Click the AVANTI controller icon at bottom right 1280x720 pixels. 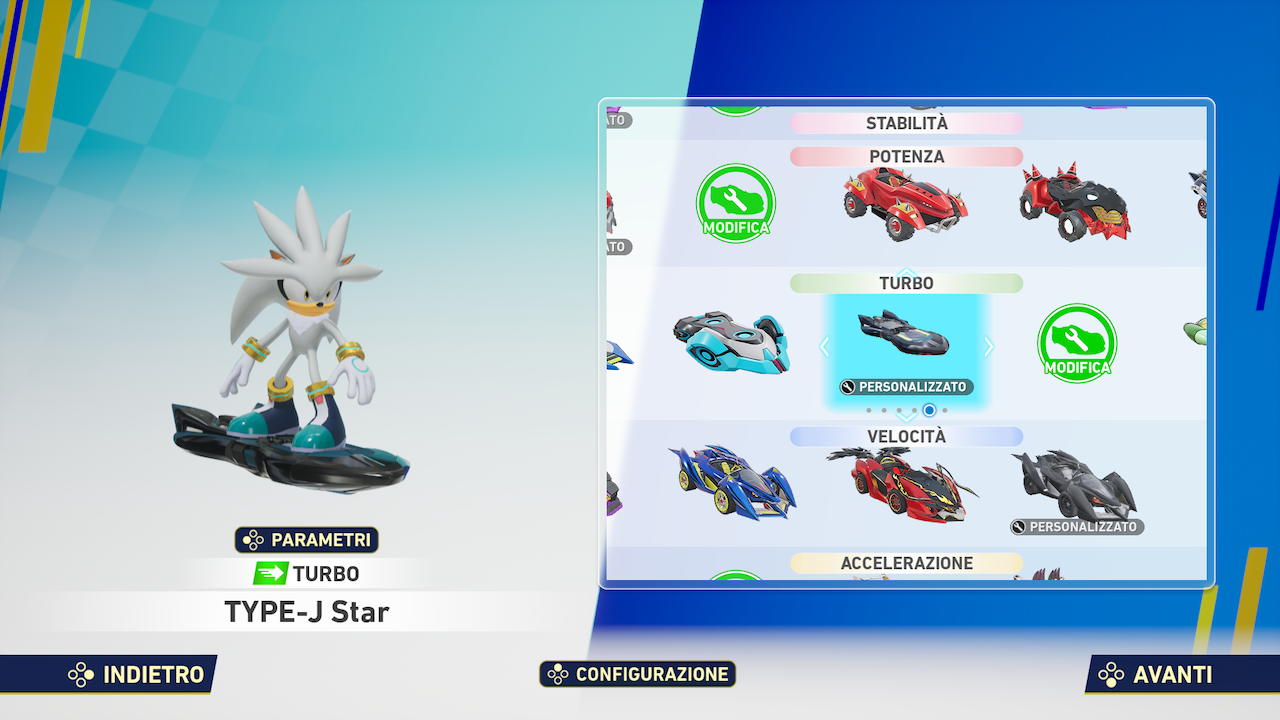1110,674
